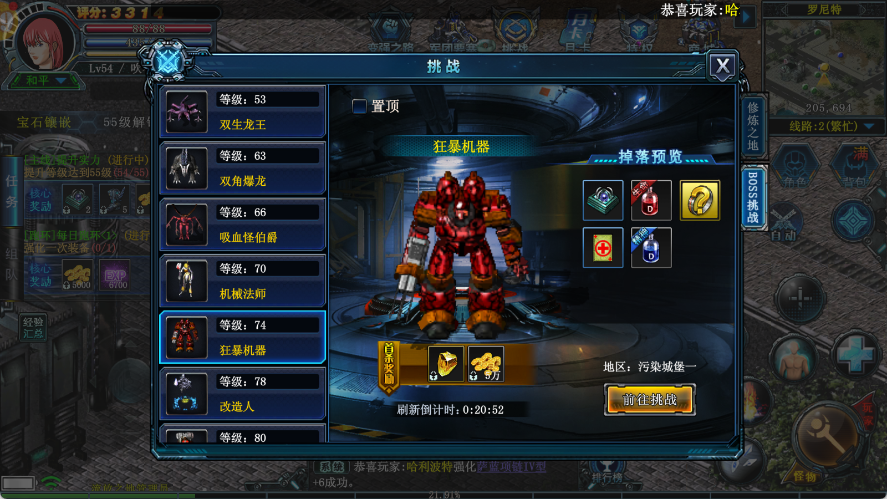Screen dimensions: 887x499
Task: Choose the 吸血怪伯爵 level 66 boss
Action: [x=242, y=224]
